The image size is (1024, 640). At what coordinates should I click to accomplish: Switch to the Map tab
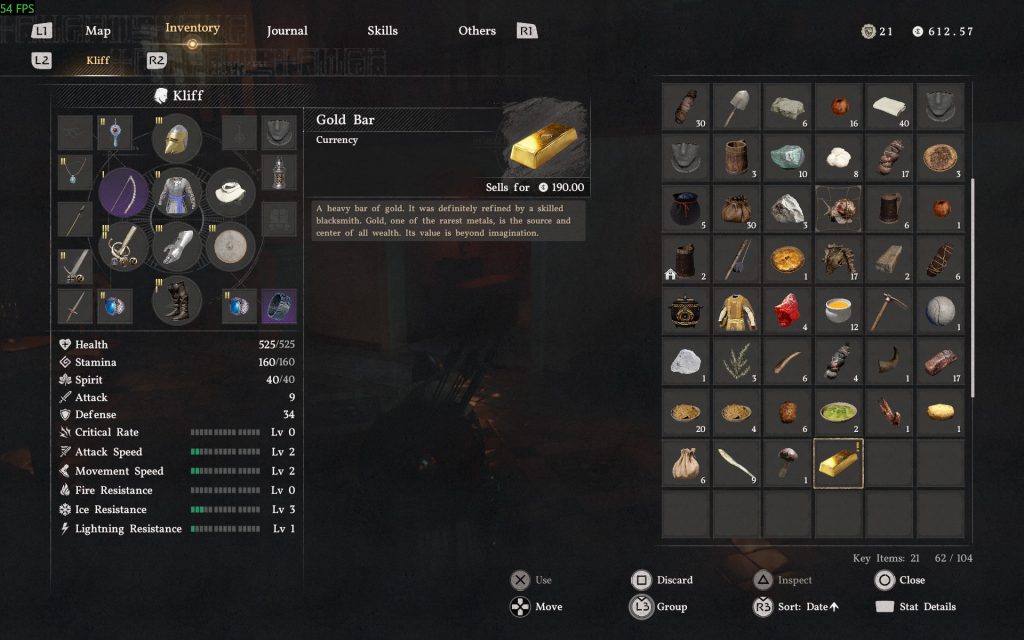coord(98,31)
